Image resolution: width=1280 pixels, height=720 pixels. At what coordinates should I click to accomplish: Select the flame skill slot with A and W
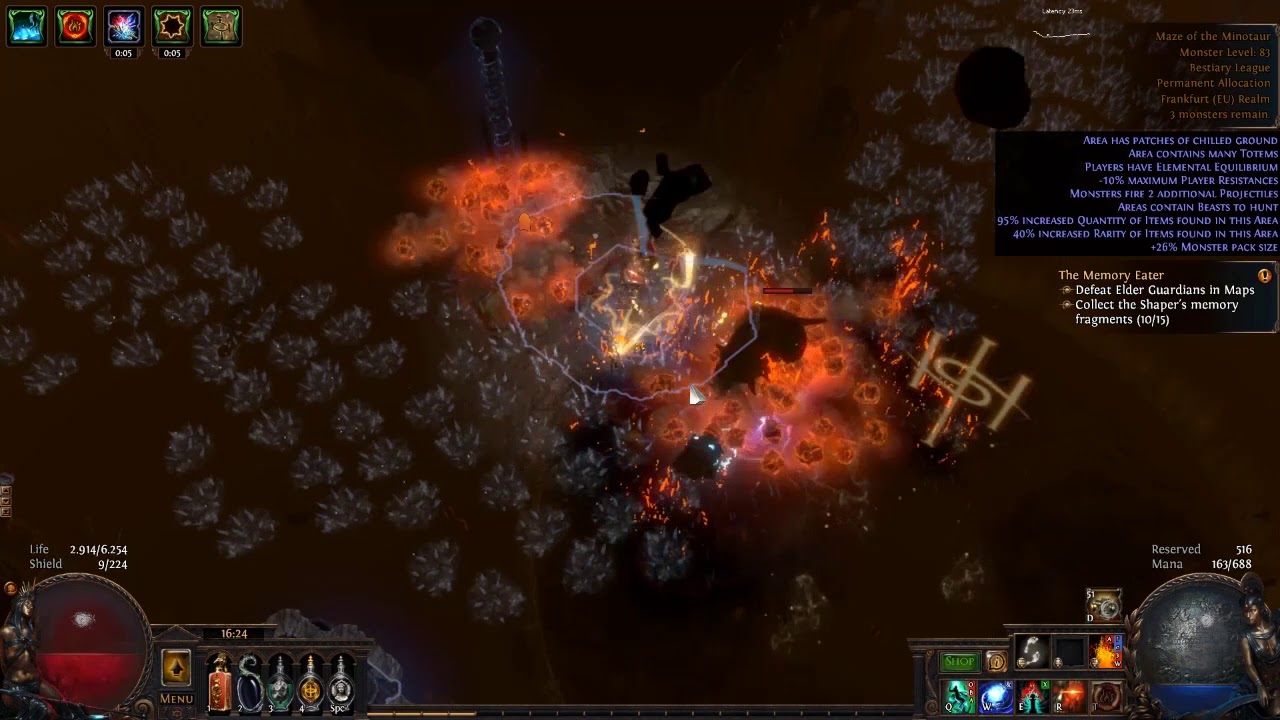(x=1106, y=652)
